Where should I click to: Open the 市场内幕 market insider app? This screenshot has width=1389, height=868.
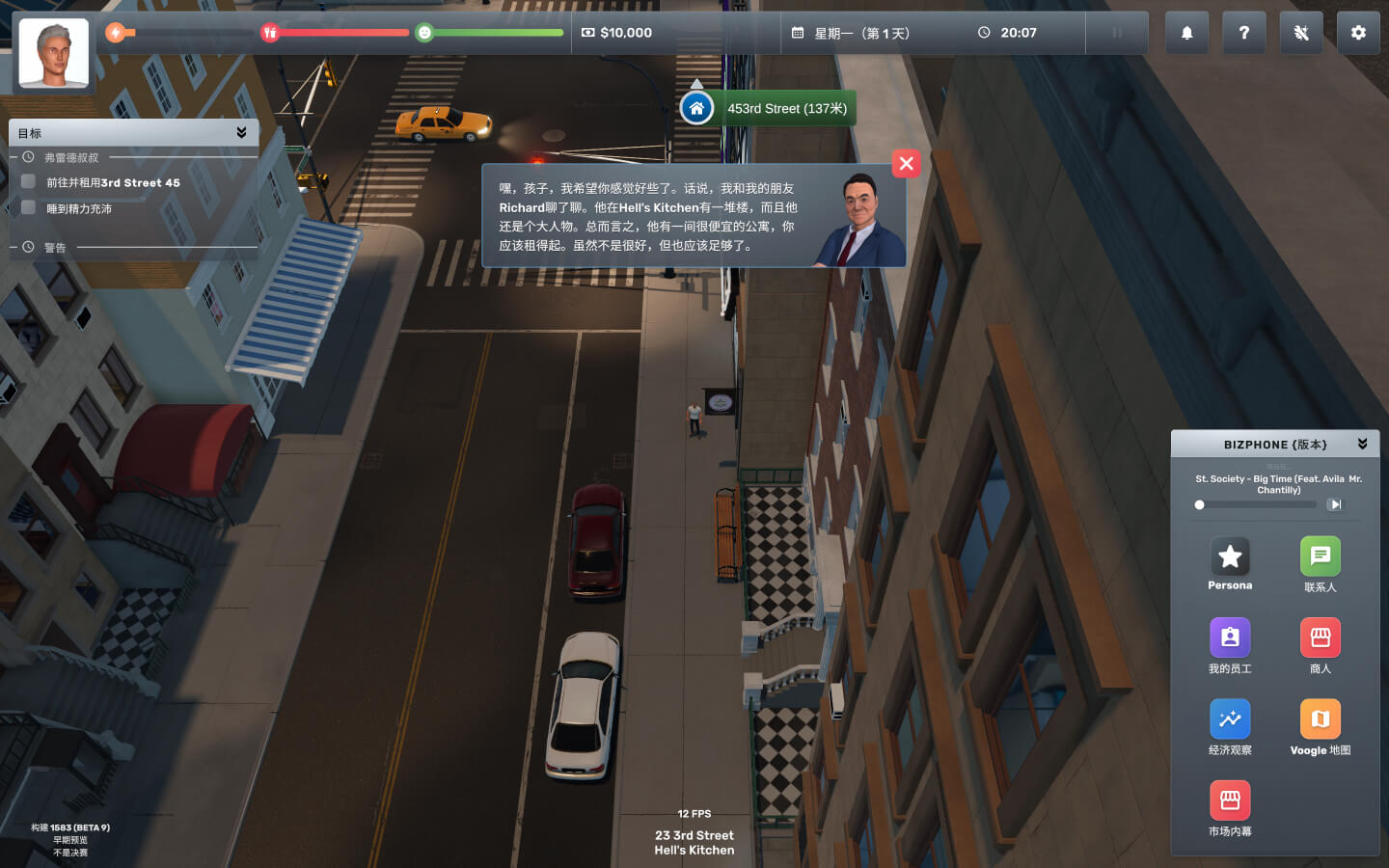[1230, 800]
